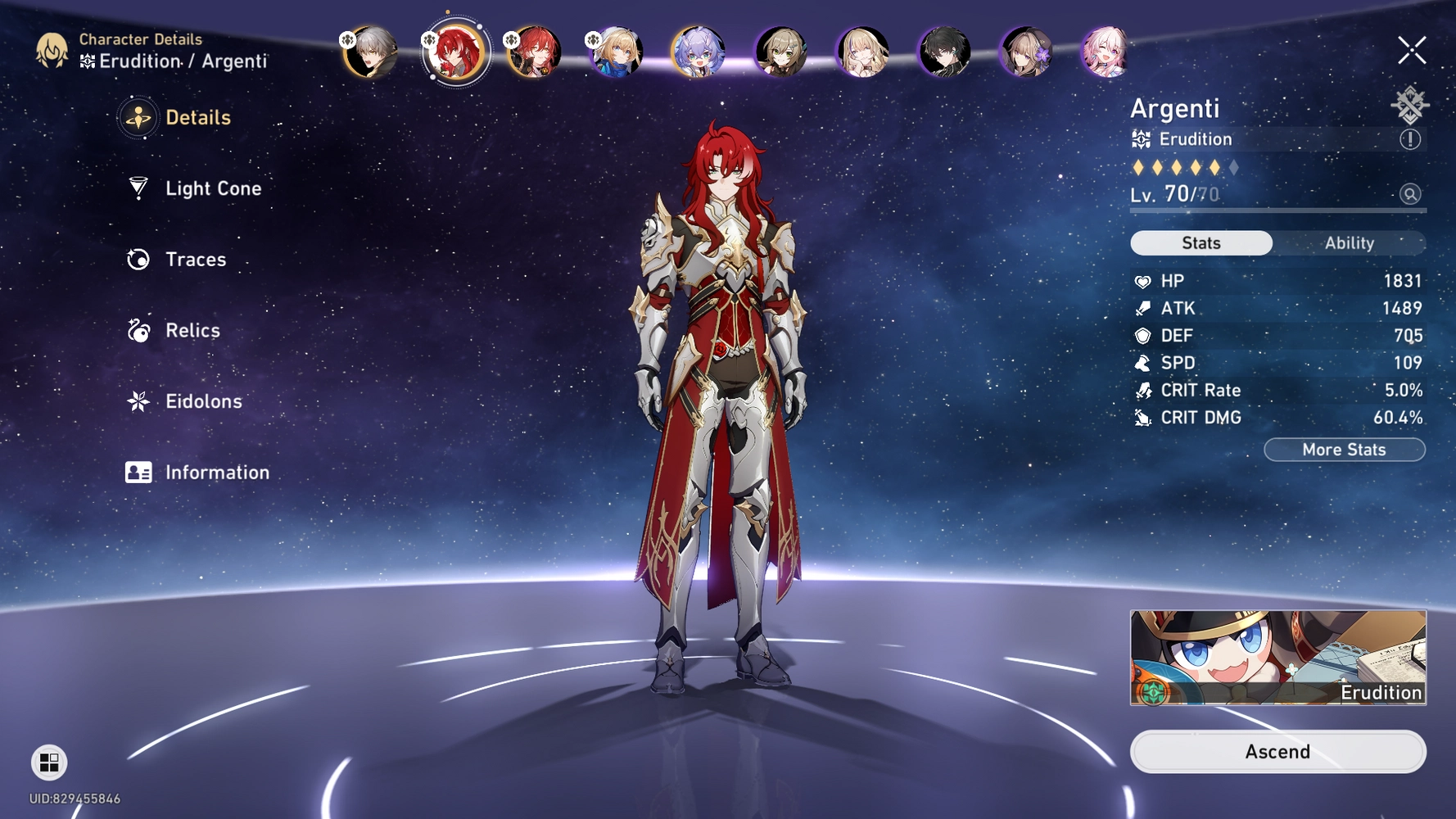Open the Light Cone panel
Screen dimensions: 1456x819
213,188
